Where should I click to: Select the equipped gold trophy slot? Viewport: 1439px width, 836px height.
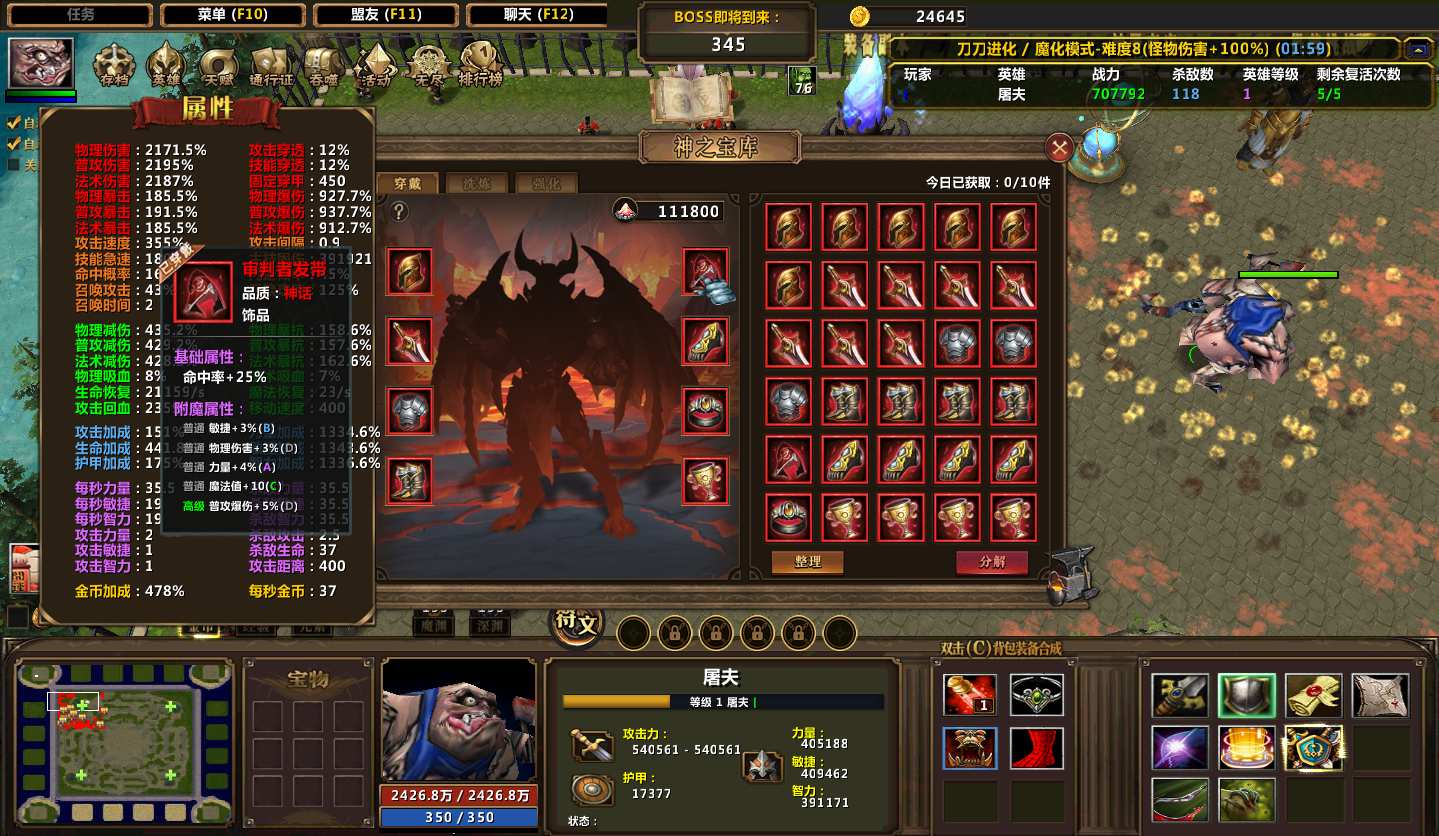pyautogui.click(x=706, y=481)
